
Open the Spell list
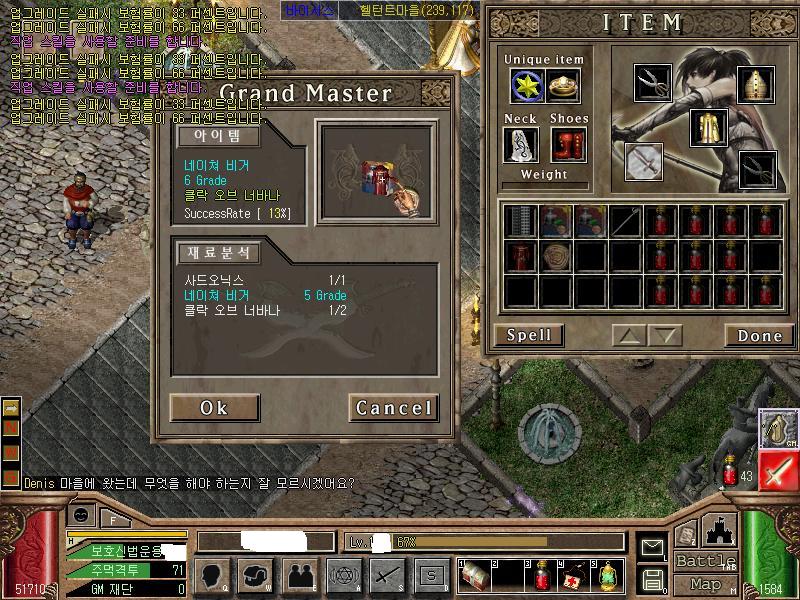528,335
